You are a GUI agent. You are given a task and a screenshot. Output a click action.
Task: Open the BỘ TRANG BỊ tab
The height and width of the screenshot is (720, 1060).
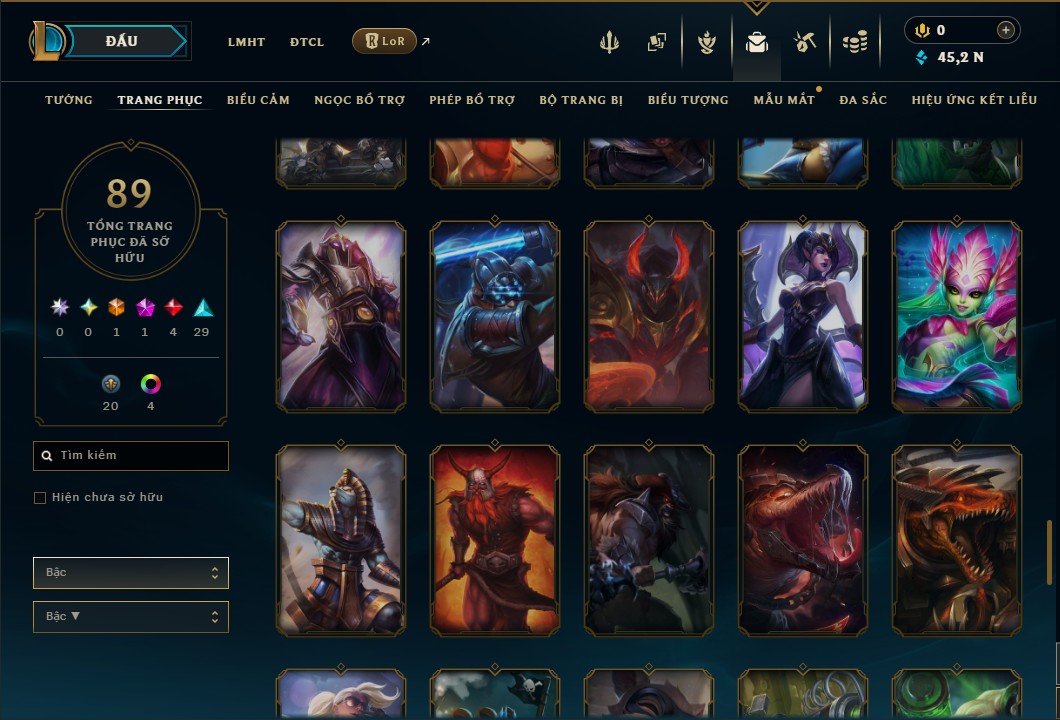click(x=581, y=100)
